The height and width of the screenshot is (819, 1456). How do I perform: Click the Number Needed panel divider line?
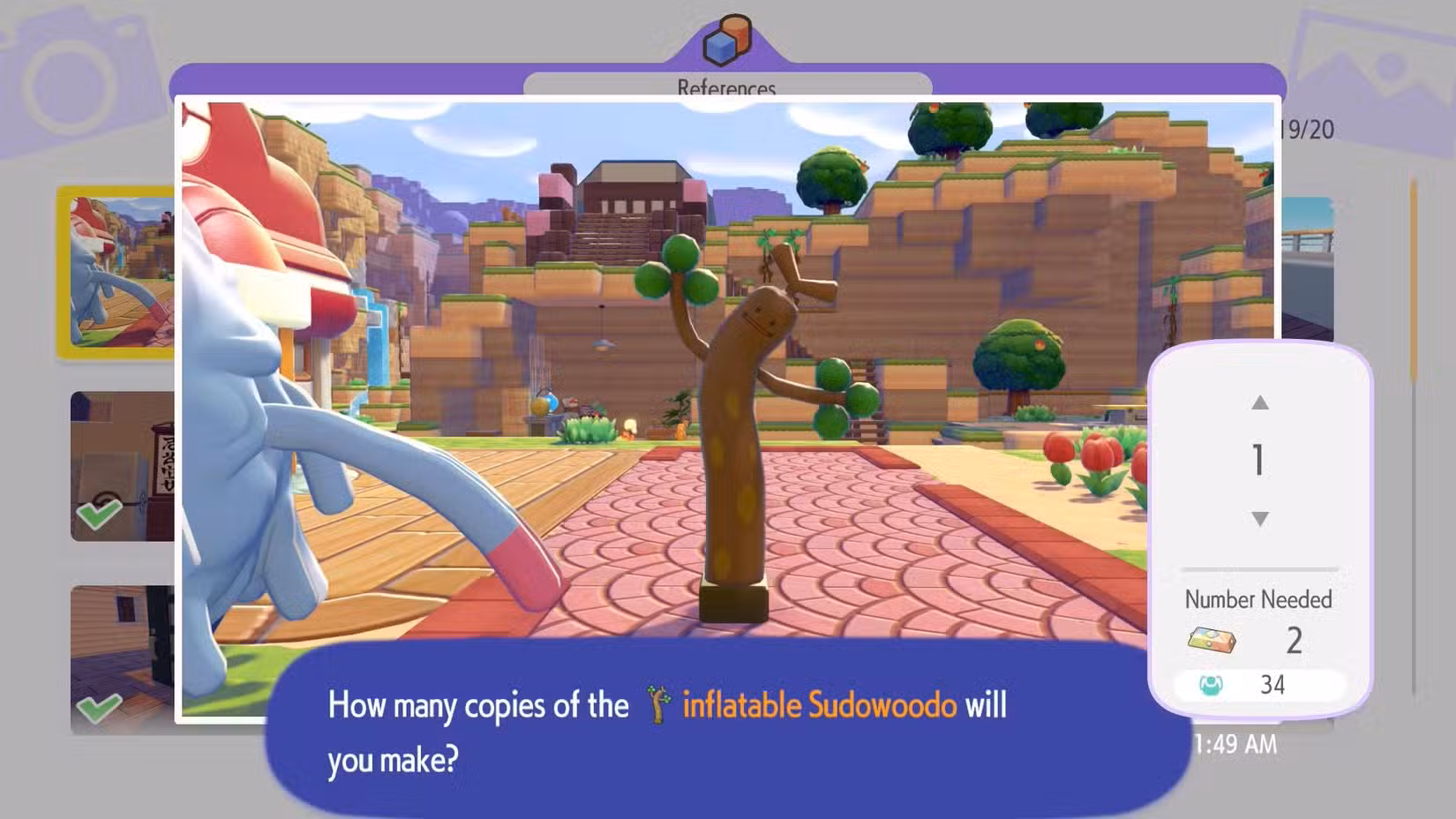pos(1260,567)
